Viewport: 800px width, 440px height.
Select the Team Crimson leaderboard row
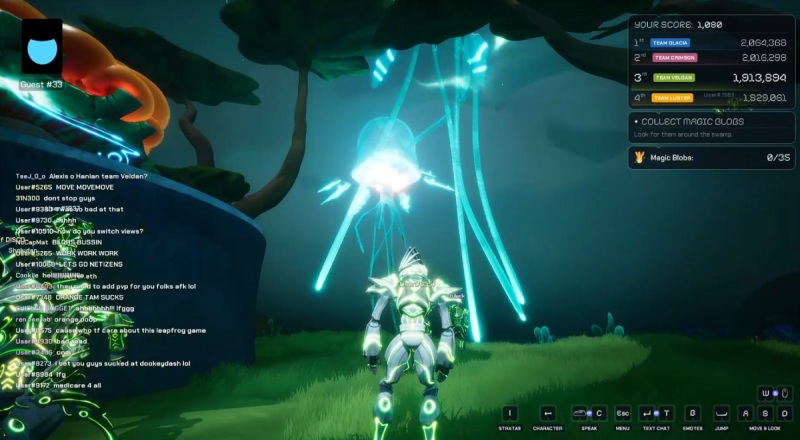[x=710, y=59]
